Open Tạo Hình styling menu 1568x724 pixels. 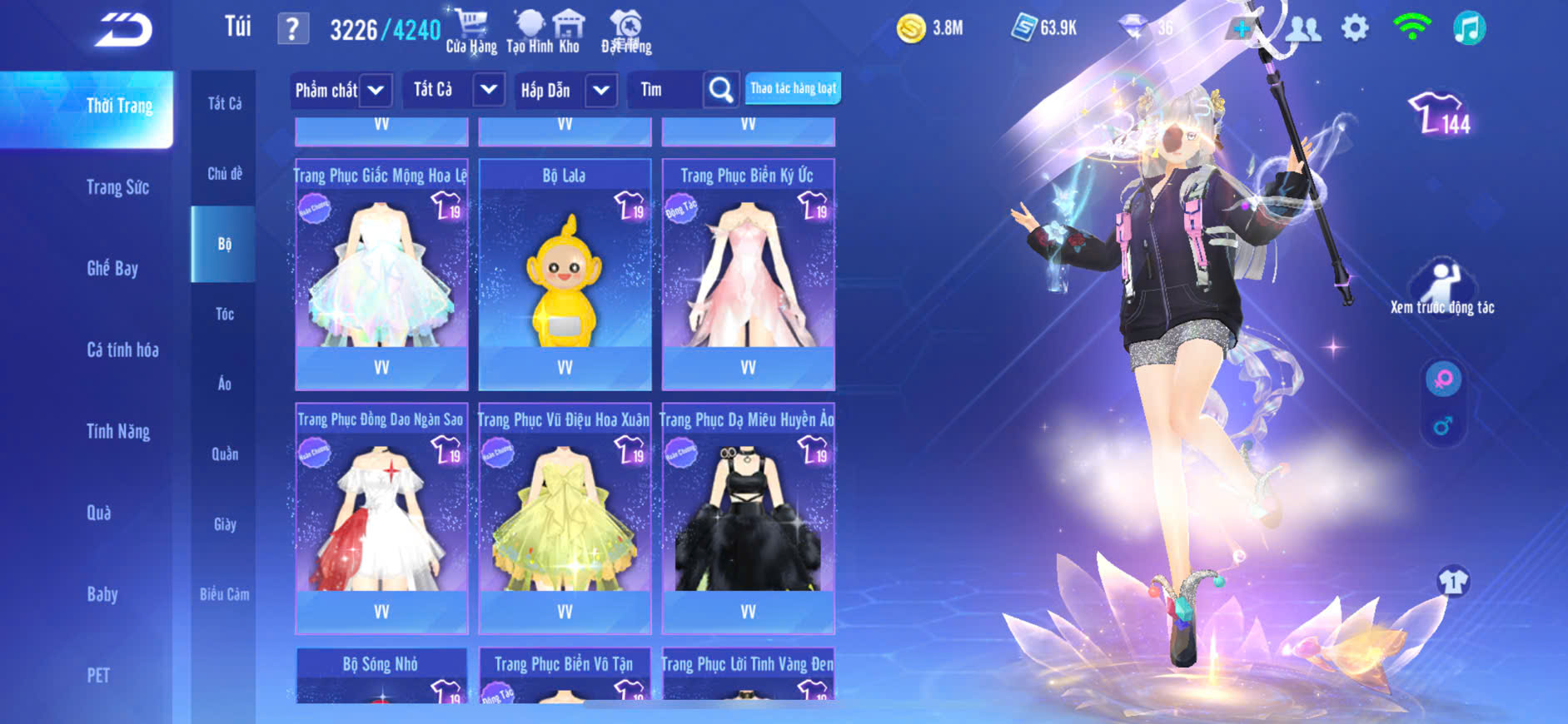(x=529, y=32)
